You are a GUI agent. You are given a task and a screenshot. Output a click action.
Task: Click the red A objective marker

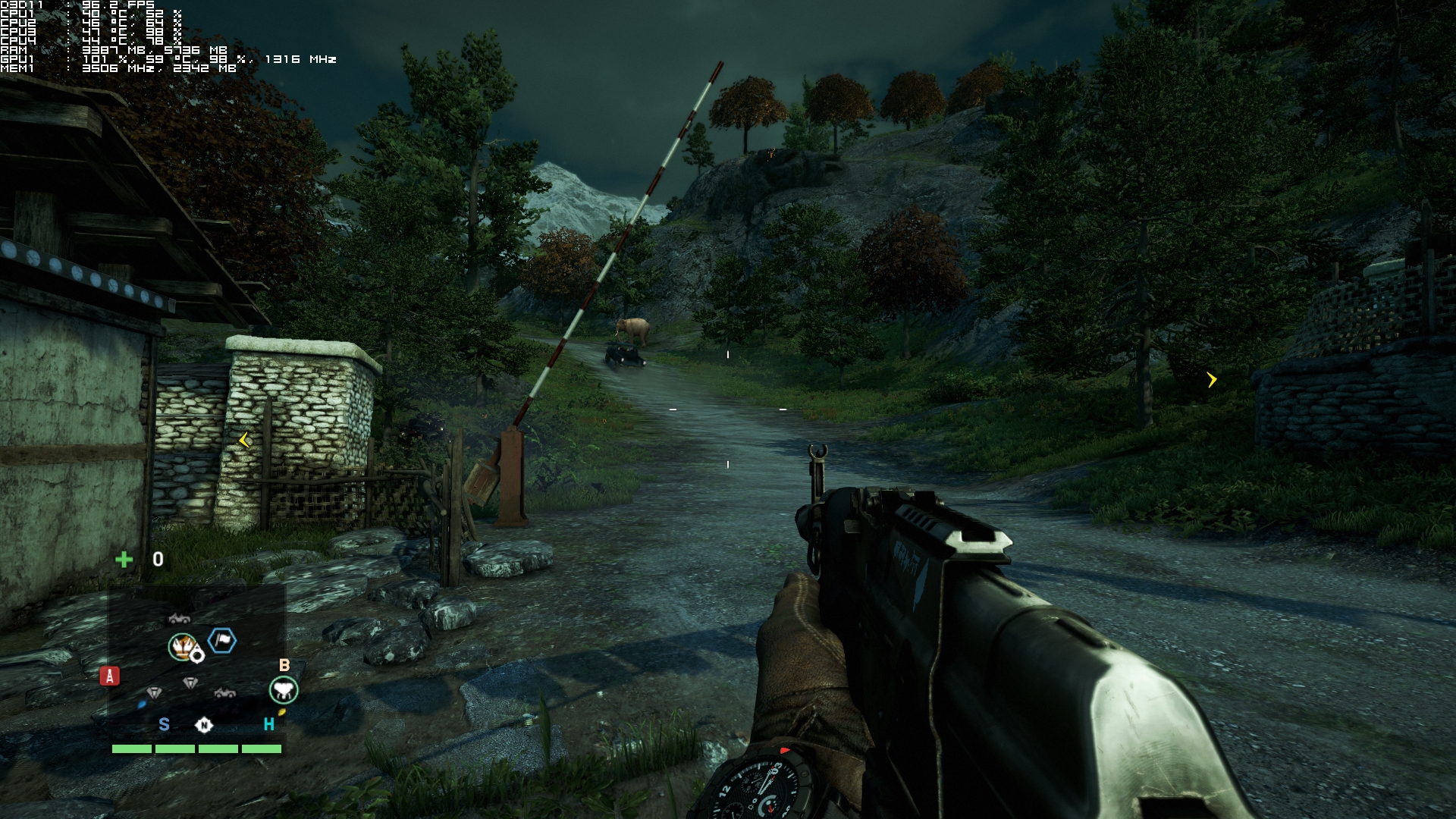click(x=110, y=676)
